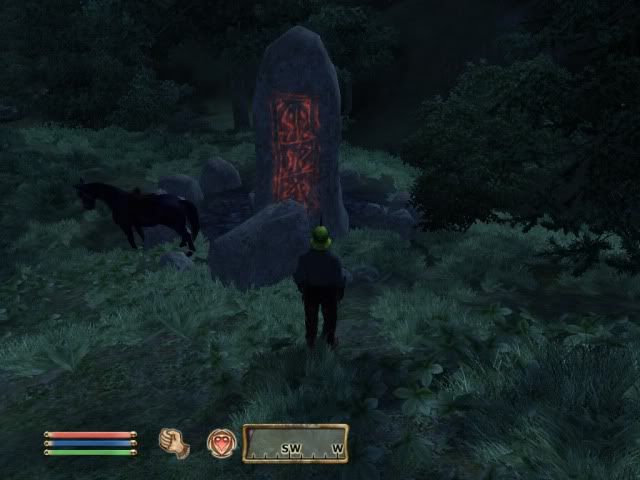This screenshot has width=640, height=480.
Task: Click the fist weapon icon
Action: click(174, 443)
